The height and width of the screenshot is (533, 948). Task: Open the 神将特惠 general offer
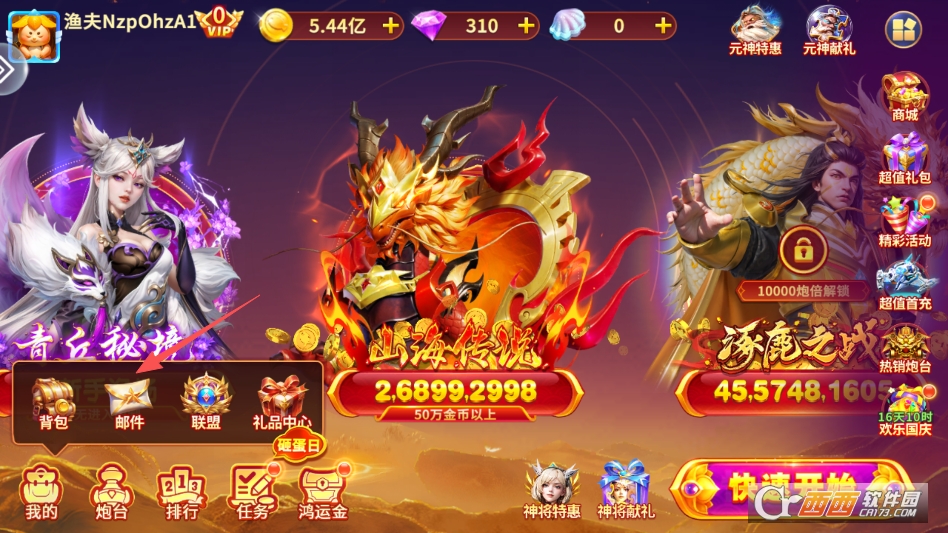pyautogui.click(x=552, y=488)
